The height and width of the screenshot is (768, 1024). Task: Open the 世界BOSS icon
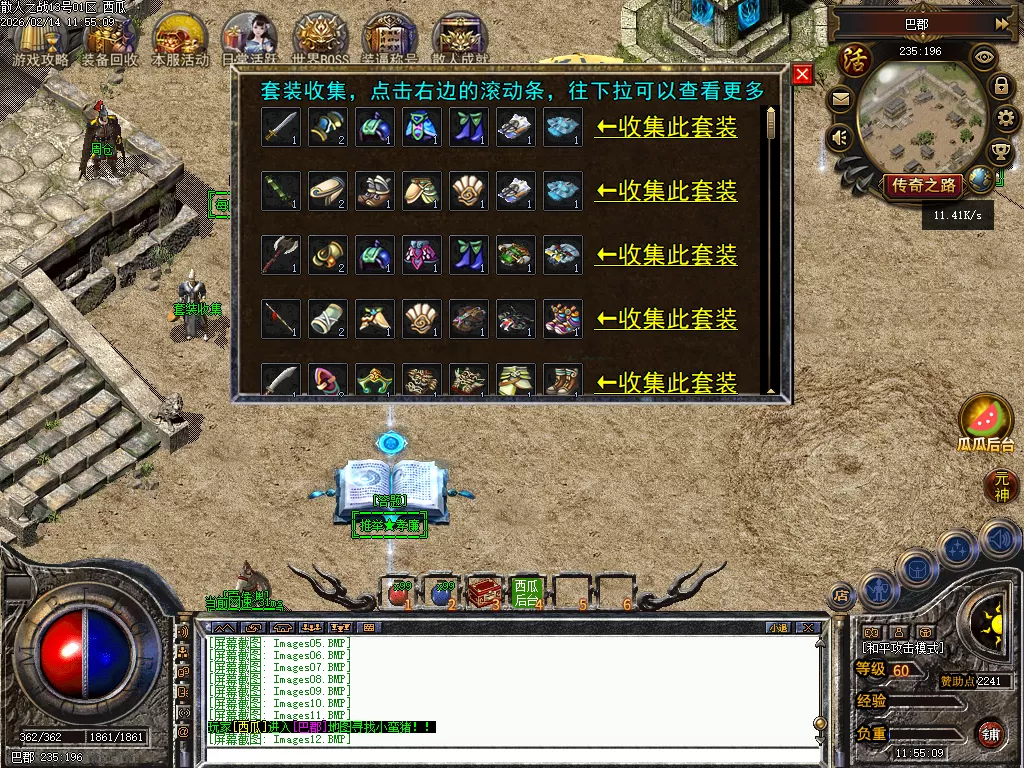[320, 38]
